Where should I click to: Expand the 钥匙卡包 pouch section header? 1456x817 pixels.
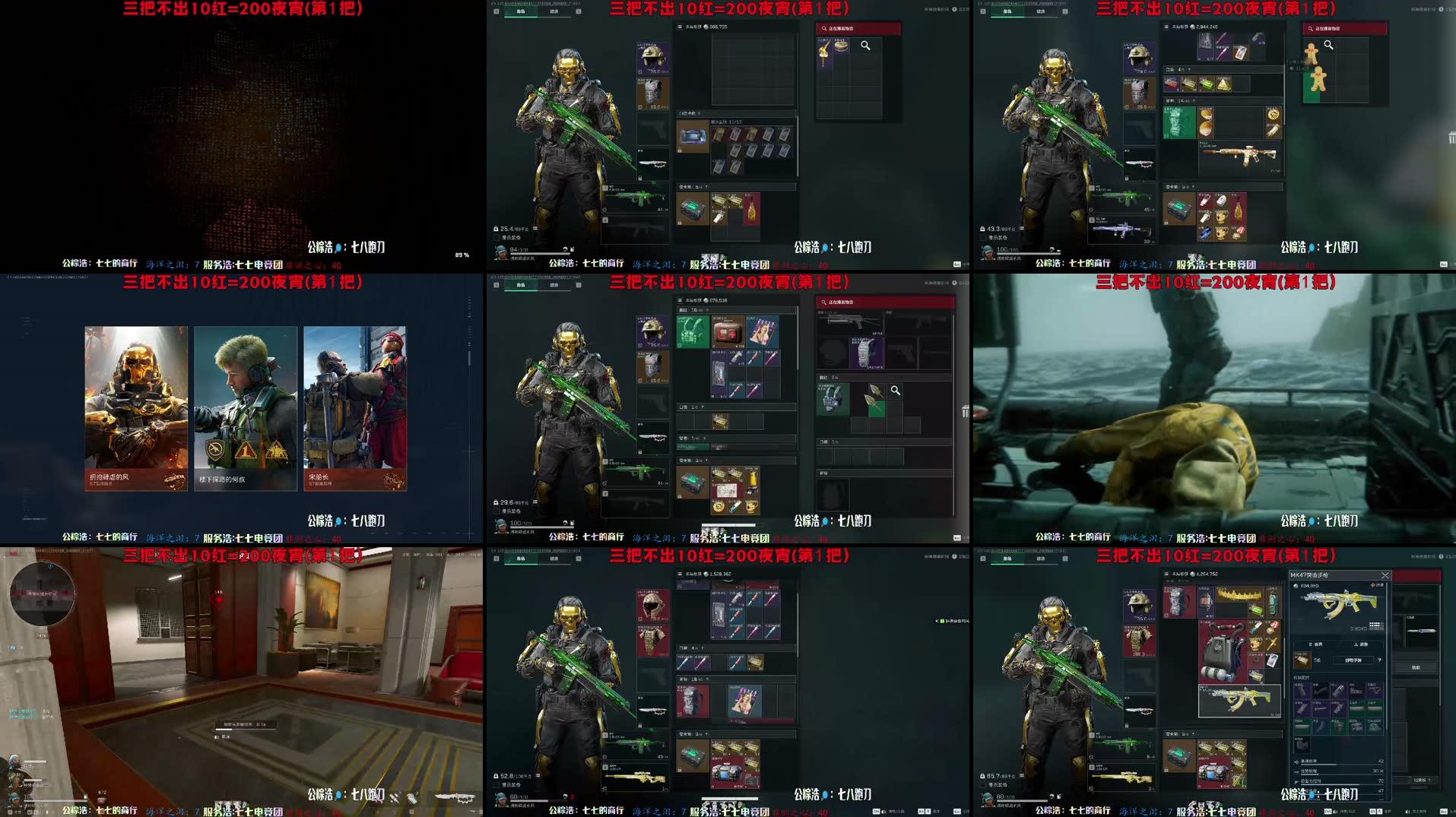[688, 112]
